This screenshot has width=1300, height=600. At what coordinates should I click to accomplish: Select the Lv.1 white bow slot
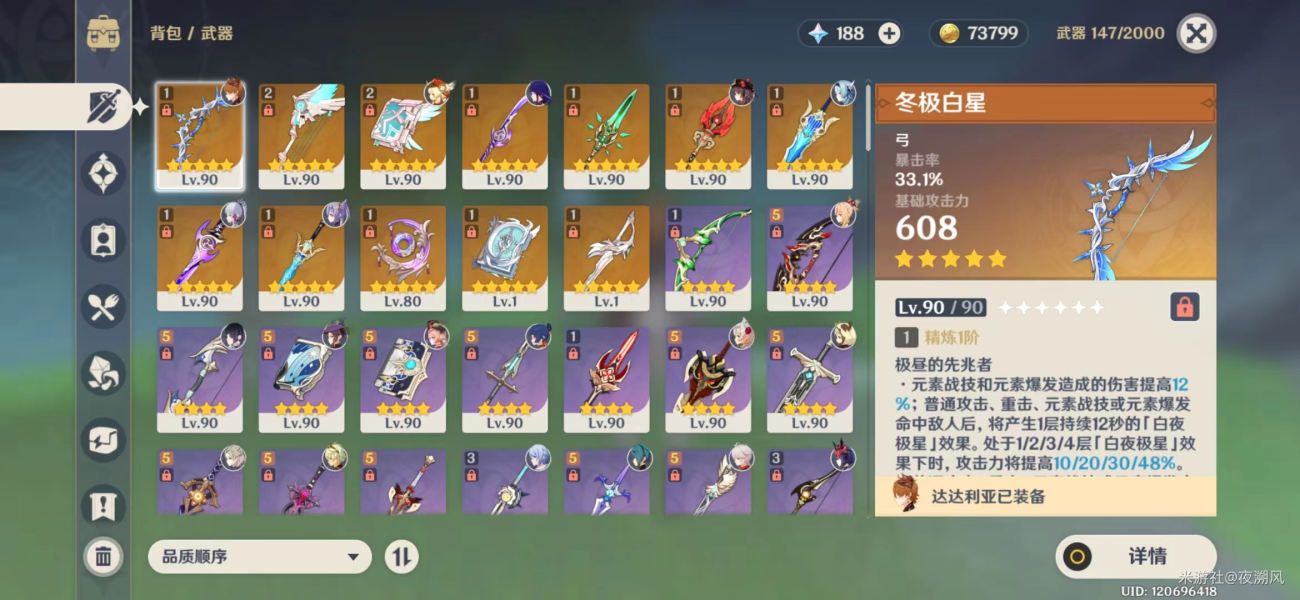606,258
